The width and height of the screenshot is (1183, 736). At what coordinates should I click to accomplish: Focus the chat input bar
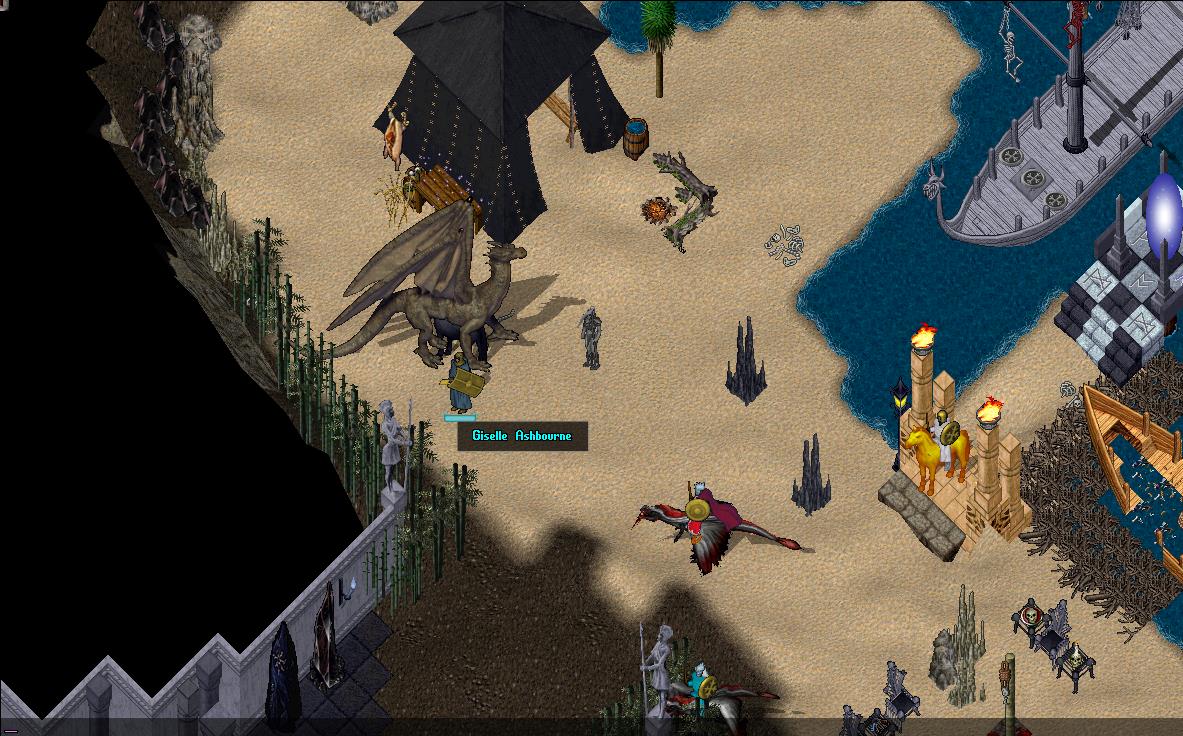click(590, 727)
